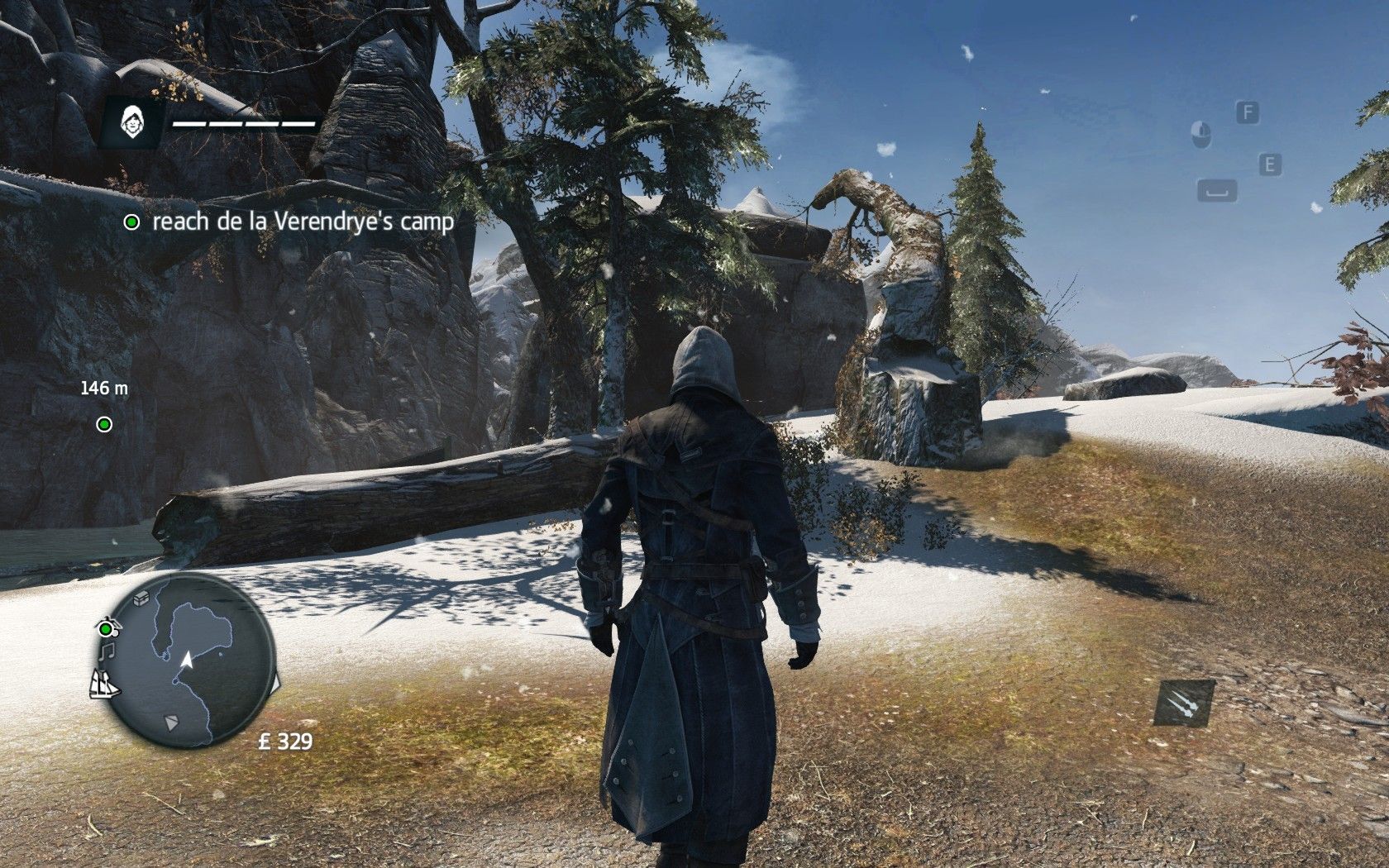Click the green 146 m waypoint marker
The height and width of the screenshot is (868, 1389).
pyautogui.click(x=104, y=424)
